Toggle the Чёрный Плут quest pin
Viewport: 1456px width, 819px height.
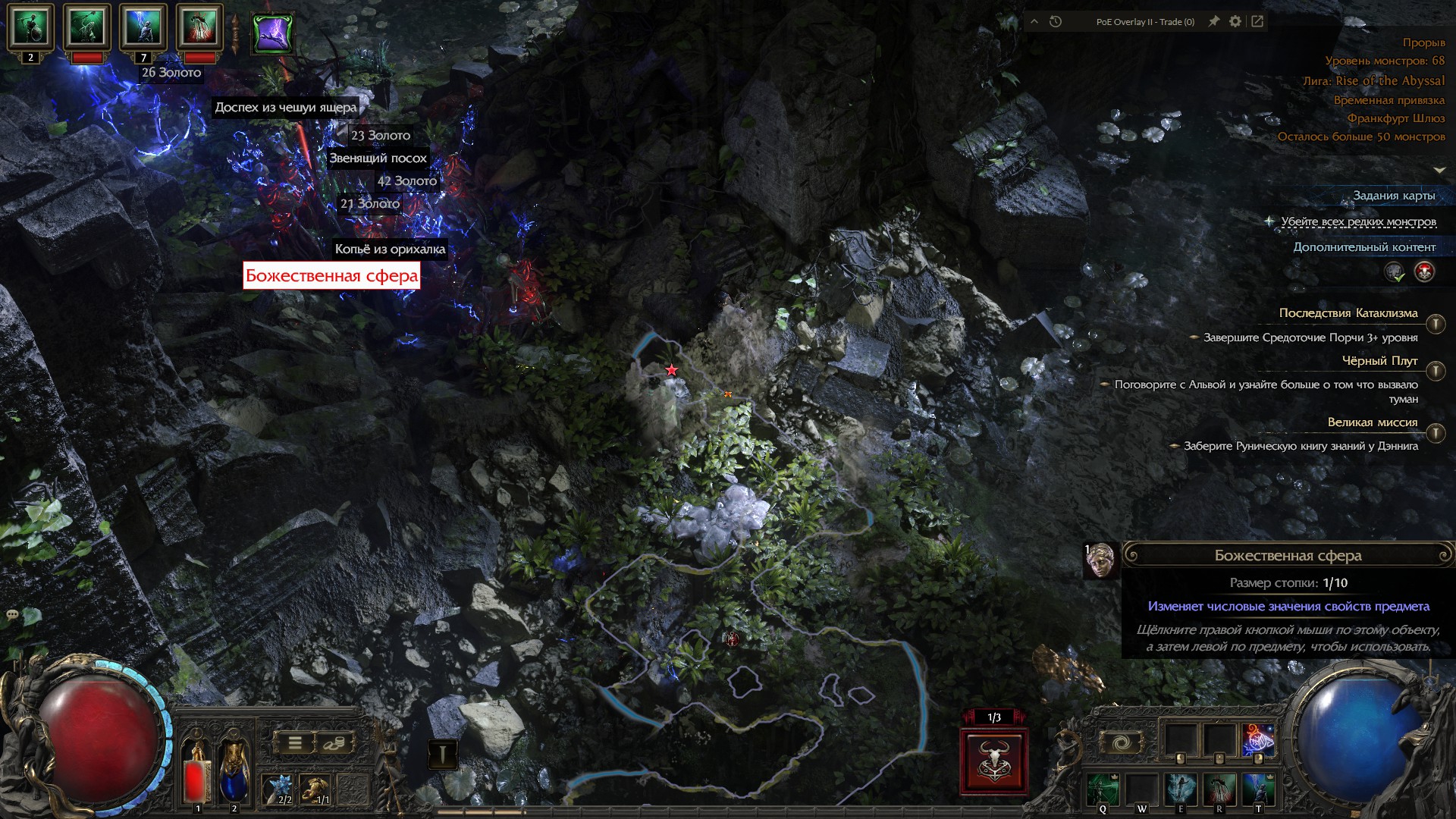point(1435,371)
